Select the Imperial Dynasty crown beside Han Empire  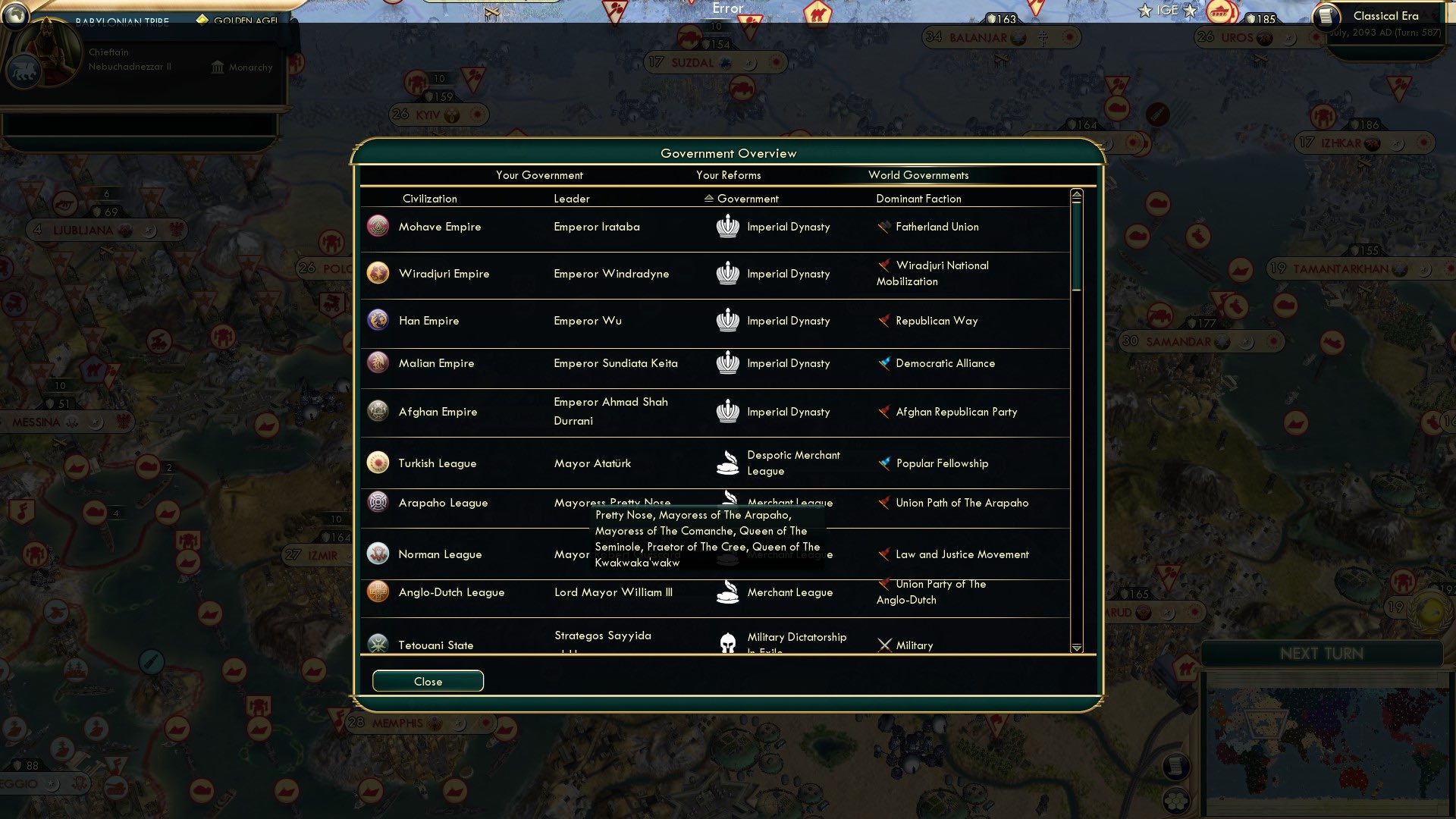[728, 320]
